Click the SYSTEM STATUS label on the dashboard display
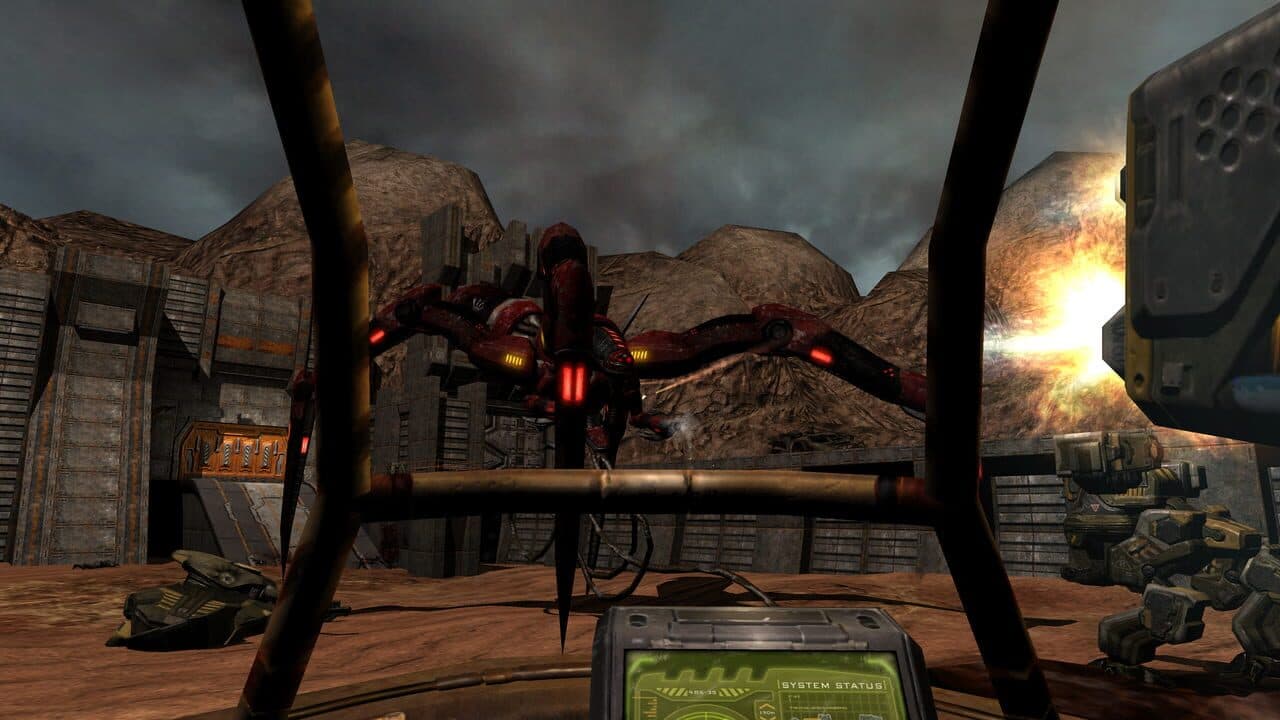The width and height of the screenshot is (1280, 720). coord(833,685)
